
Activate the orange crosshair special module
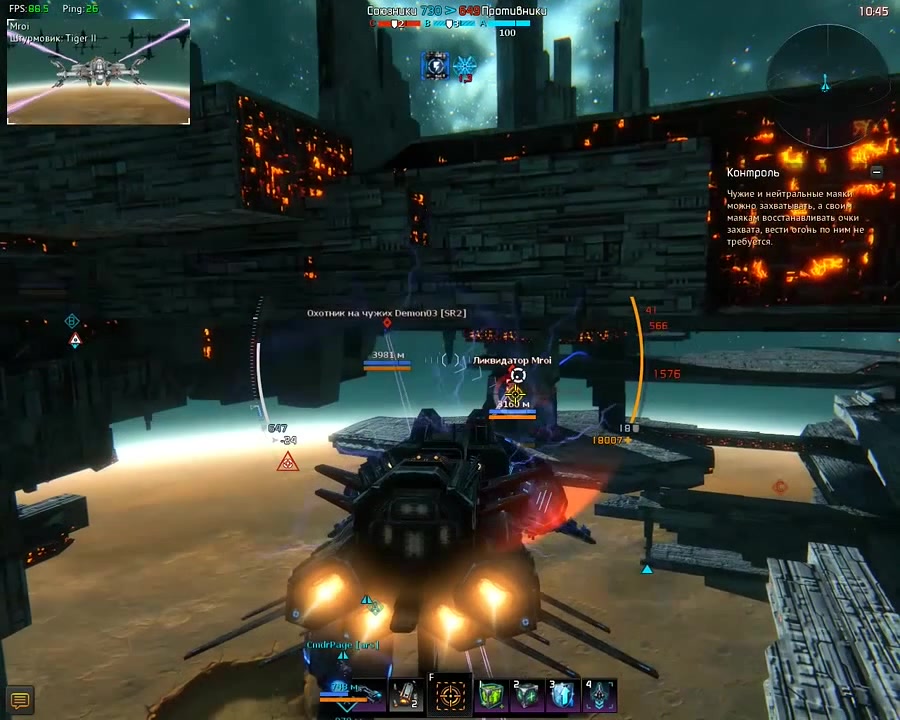(x=450, y=695)
